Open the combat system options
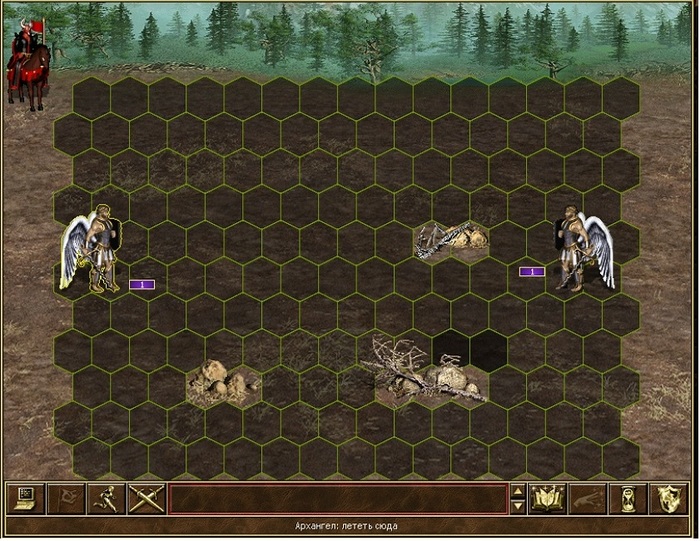Image resolution: width=700 pixels, height=541 pixels. [x=23, y=498]
